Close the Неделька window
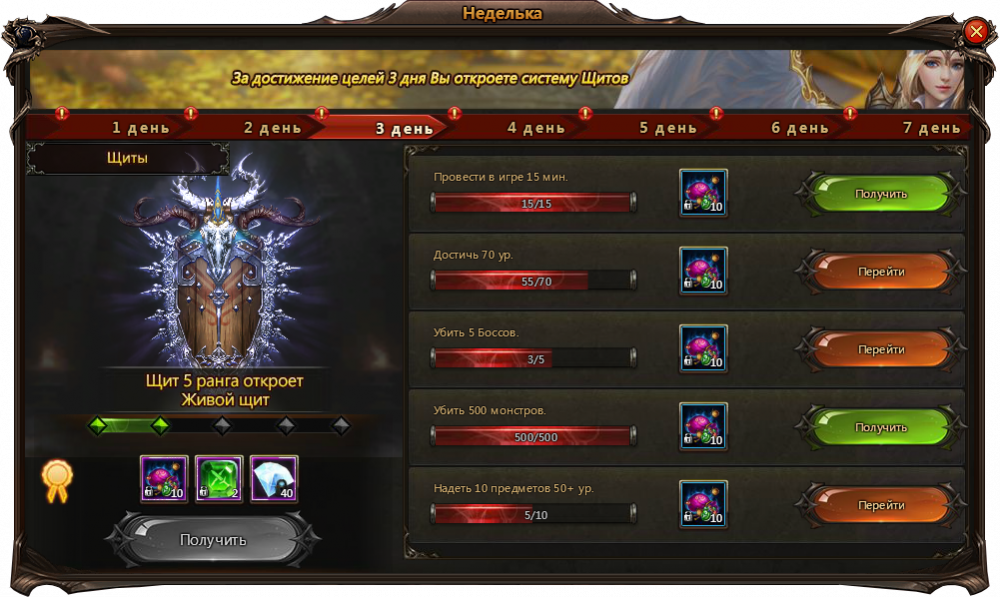This screenshot has width=1000, height=597. (x=976, y=32)
